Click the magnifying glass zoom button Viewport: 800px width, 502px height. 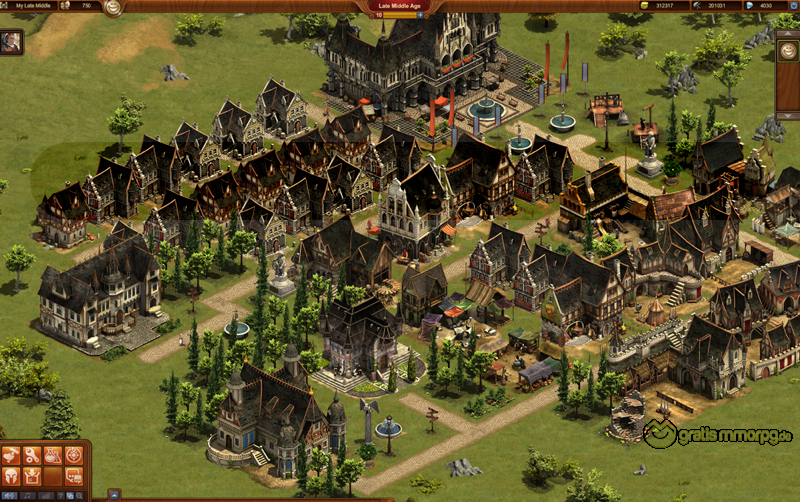(x=79, y=496)
